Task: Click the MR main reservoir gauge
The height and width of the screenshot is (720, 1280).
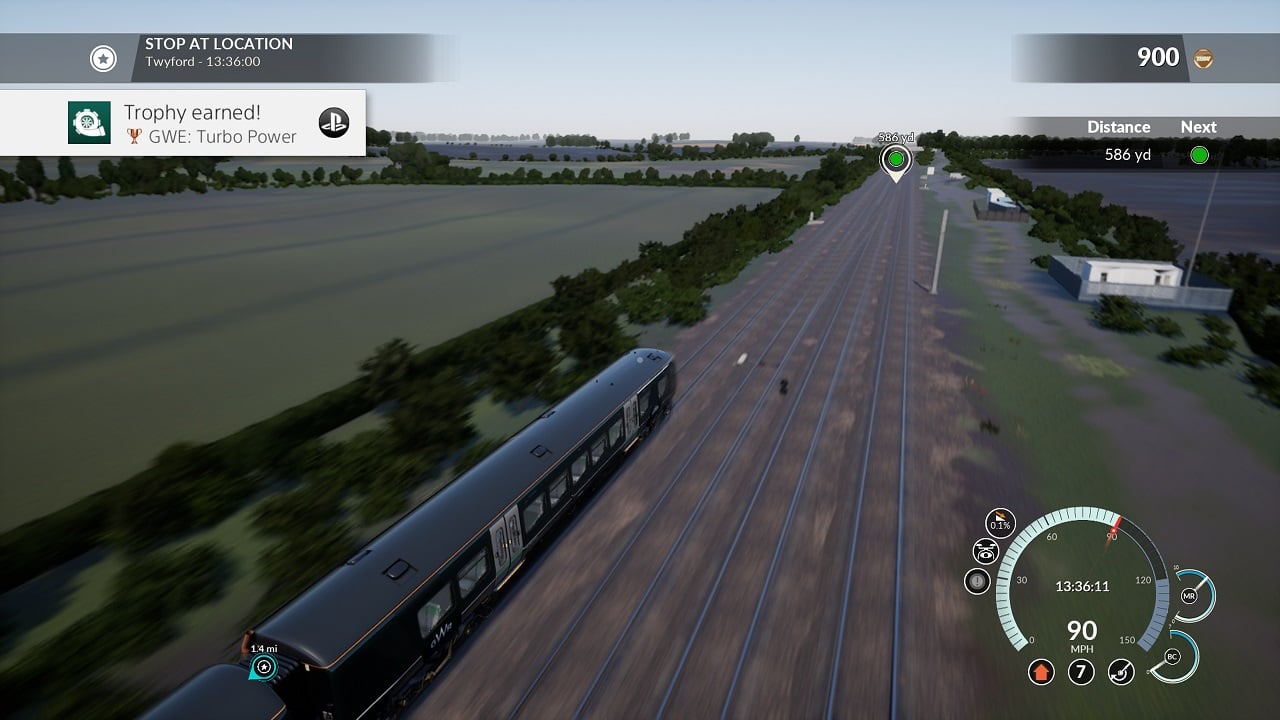Action: point(1190,596)
